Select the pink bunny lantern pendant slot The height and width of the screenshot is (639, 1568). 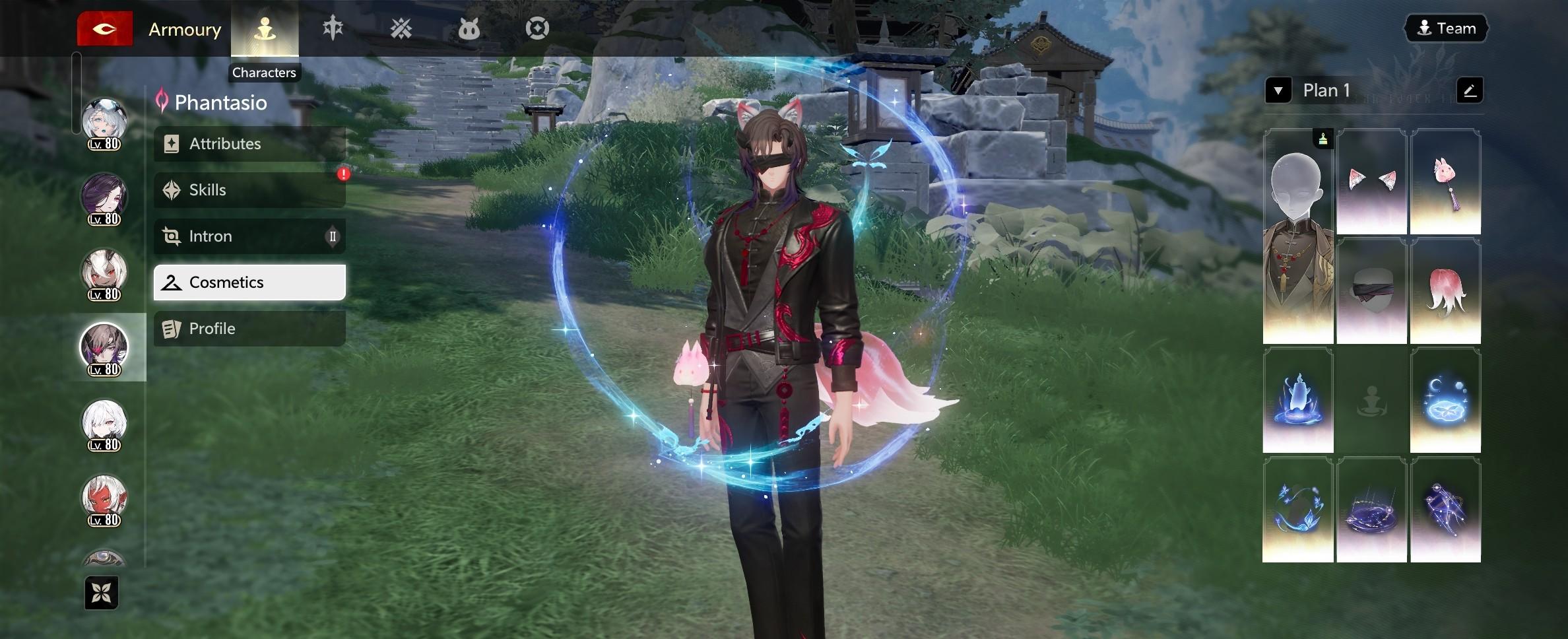pyautogui.click(x=1445, y=182)
